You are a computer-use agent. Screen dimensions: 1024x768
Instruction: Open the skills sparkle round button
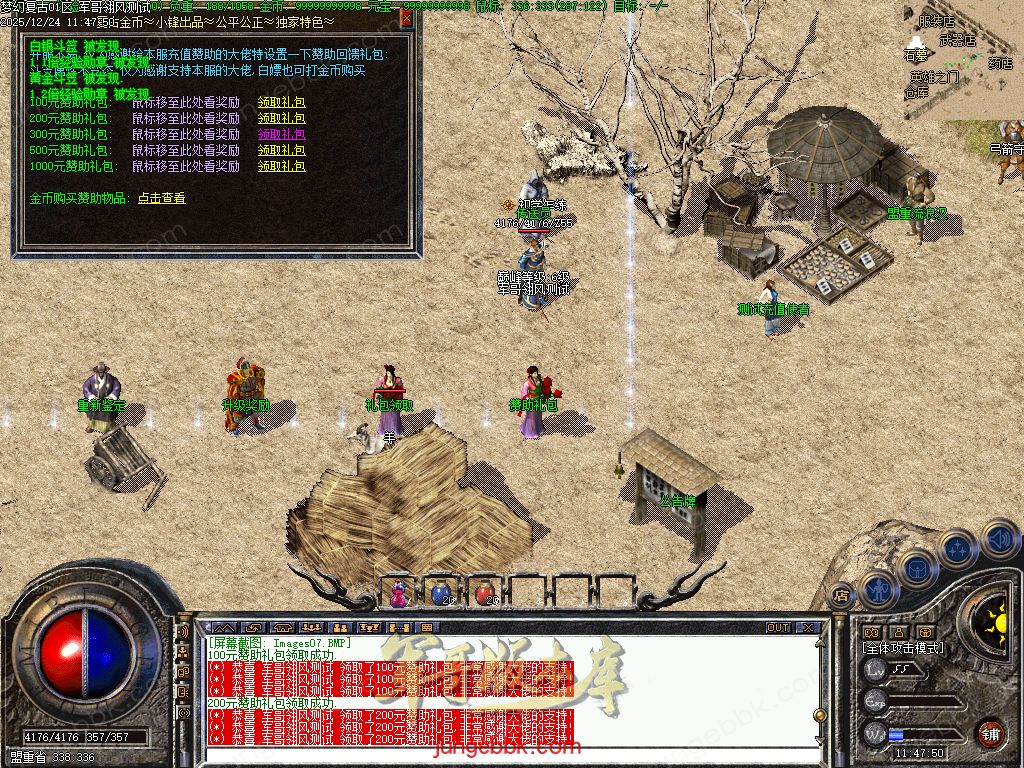click(958, 548)
